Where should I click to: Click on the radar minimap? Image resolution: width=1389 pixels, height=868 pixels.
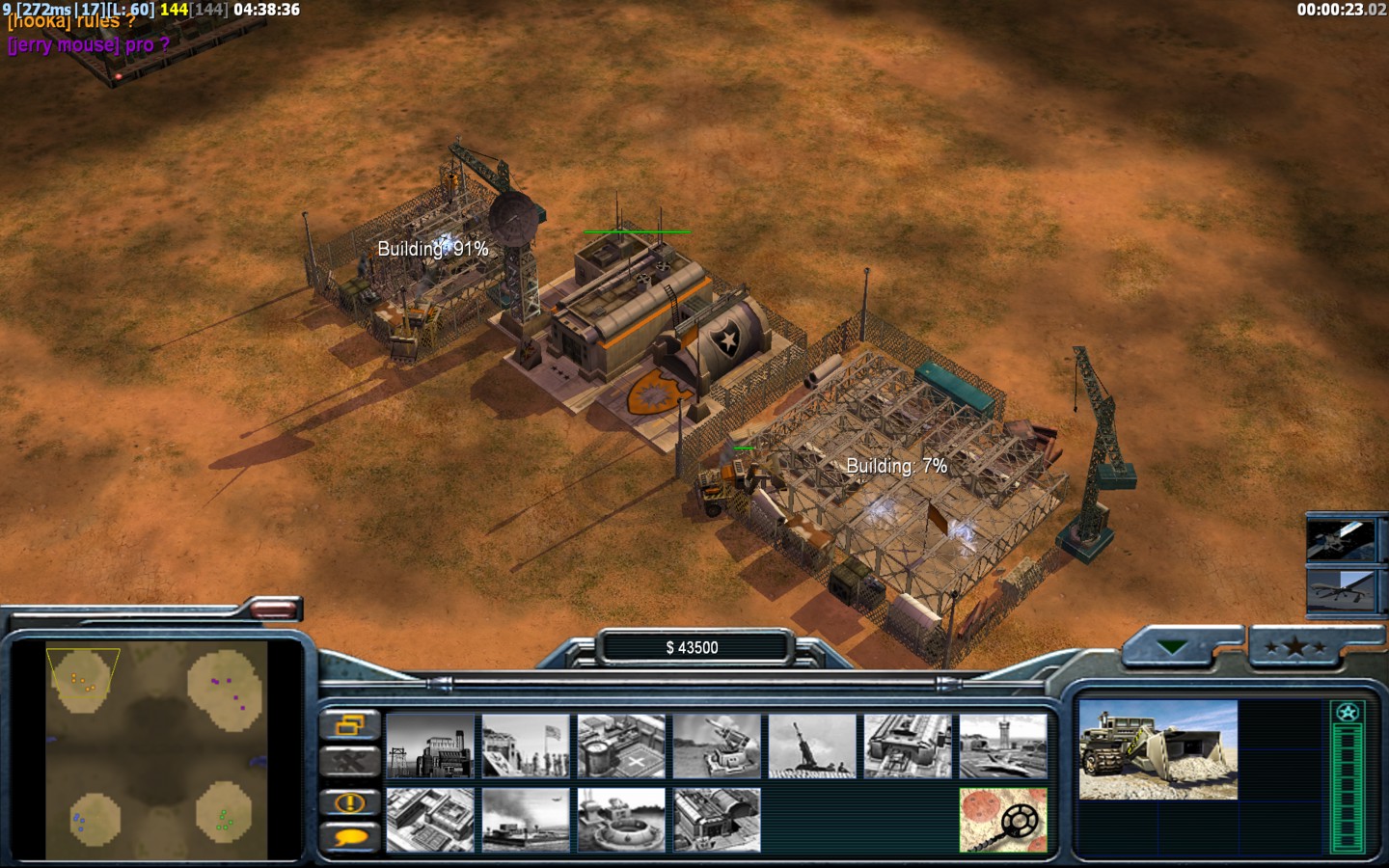[156, 750]
